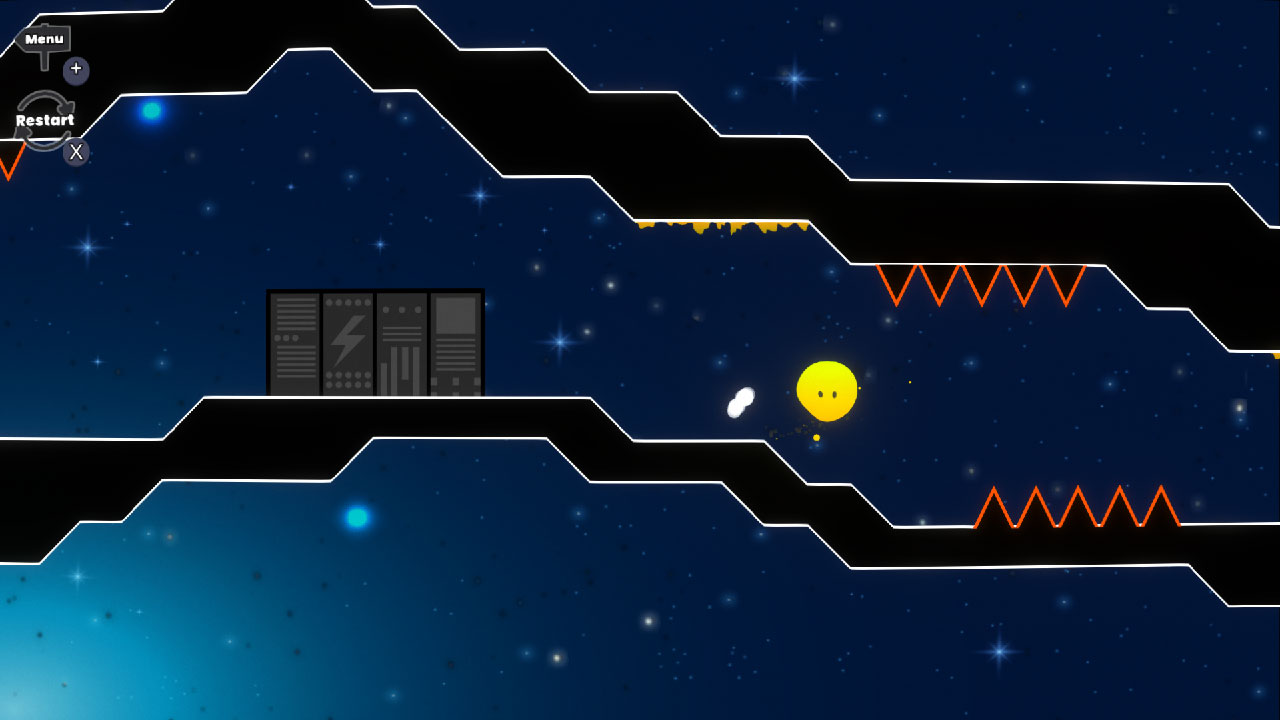Click the small white companion blob
Image resolution: width=1280 pixels, height=720 pixels.
pyautogui.click(x=740, y=400)
